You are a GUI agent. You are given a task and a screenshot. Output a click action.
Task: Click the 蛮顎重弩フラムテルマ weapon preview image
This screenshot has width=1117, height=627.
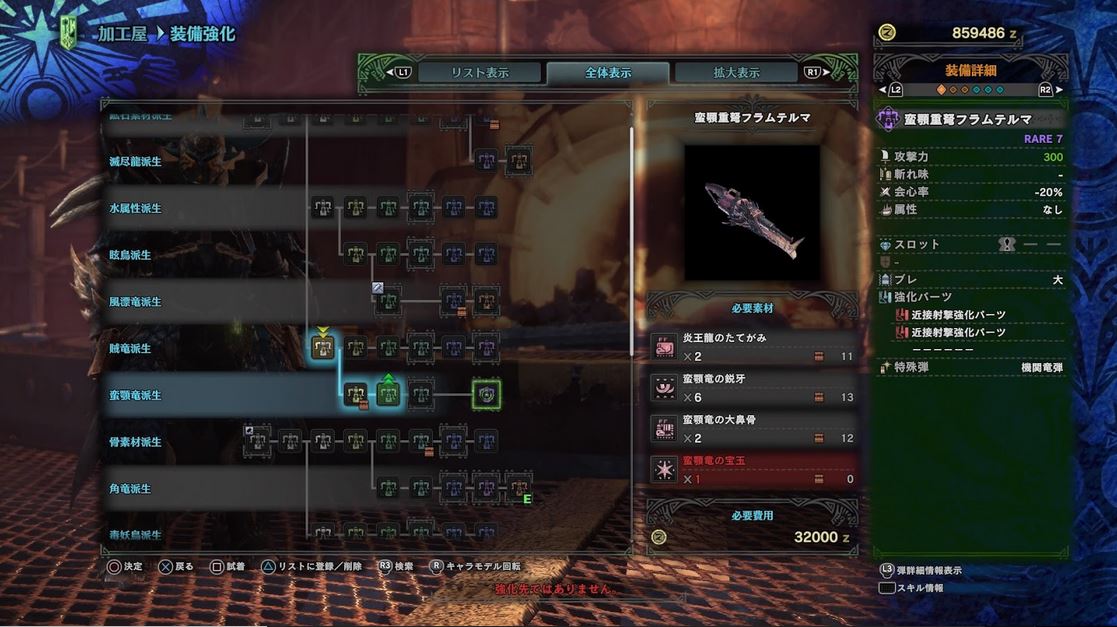coord(752,213)
